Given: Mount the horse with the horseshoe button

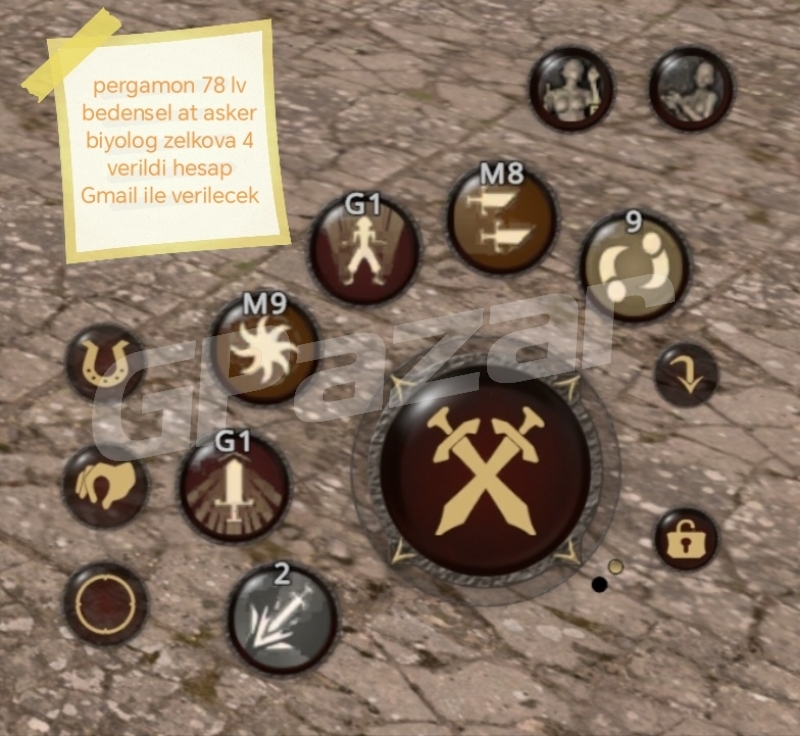Looking at the screenshot, I should [105, 362].
